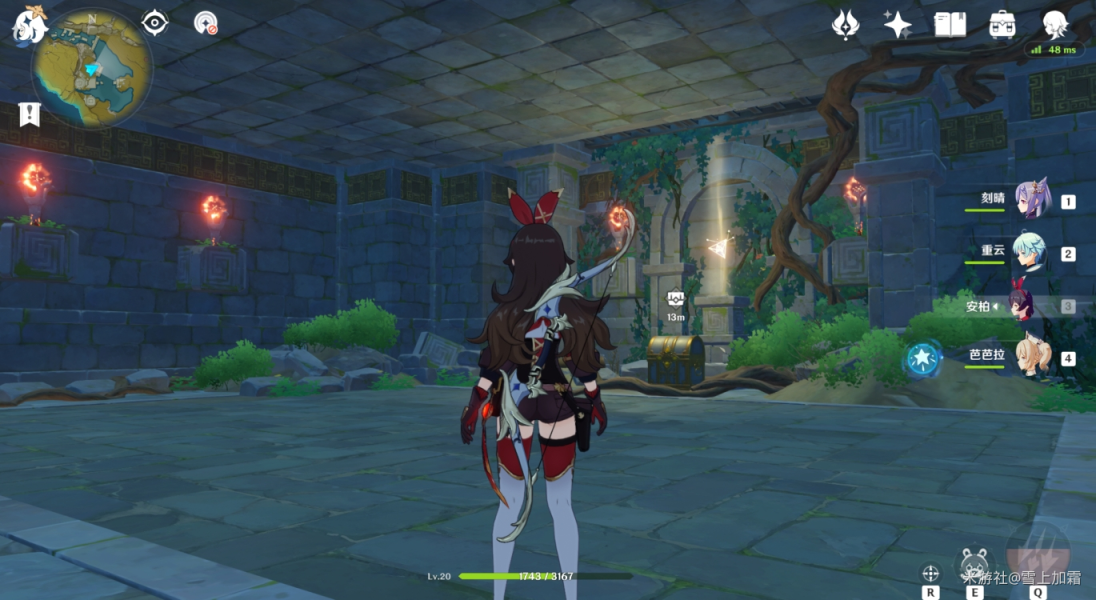This screenshot has height=600, width=1096.
Task: Activate the arrow-rain elemental burst icon
Action: point(1038,553)
